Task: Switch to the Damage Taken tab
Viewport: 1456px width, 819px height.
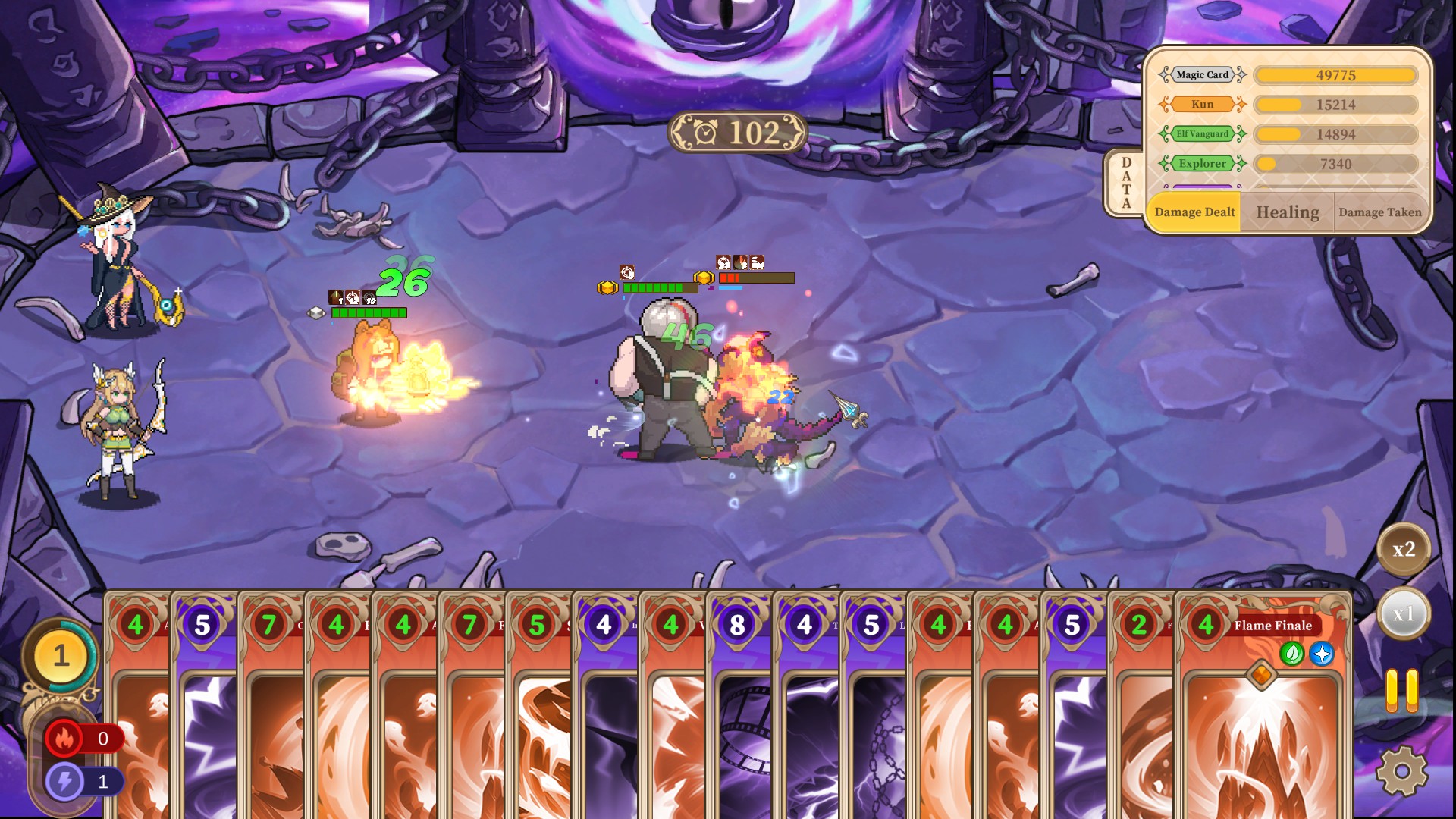Action: coord(1380,212)
